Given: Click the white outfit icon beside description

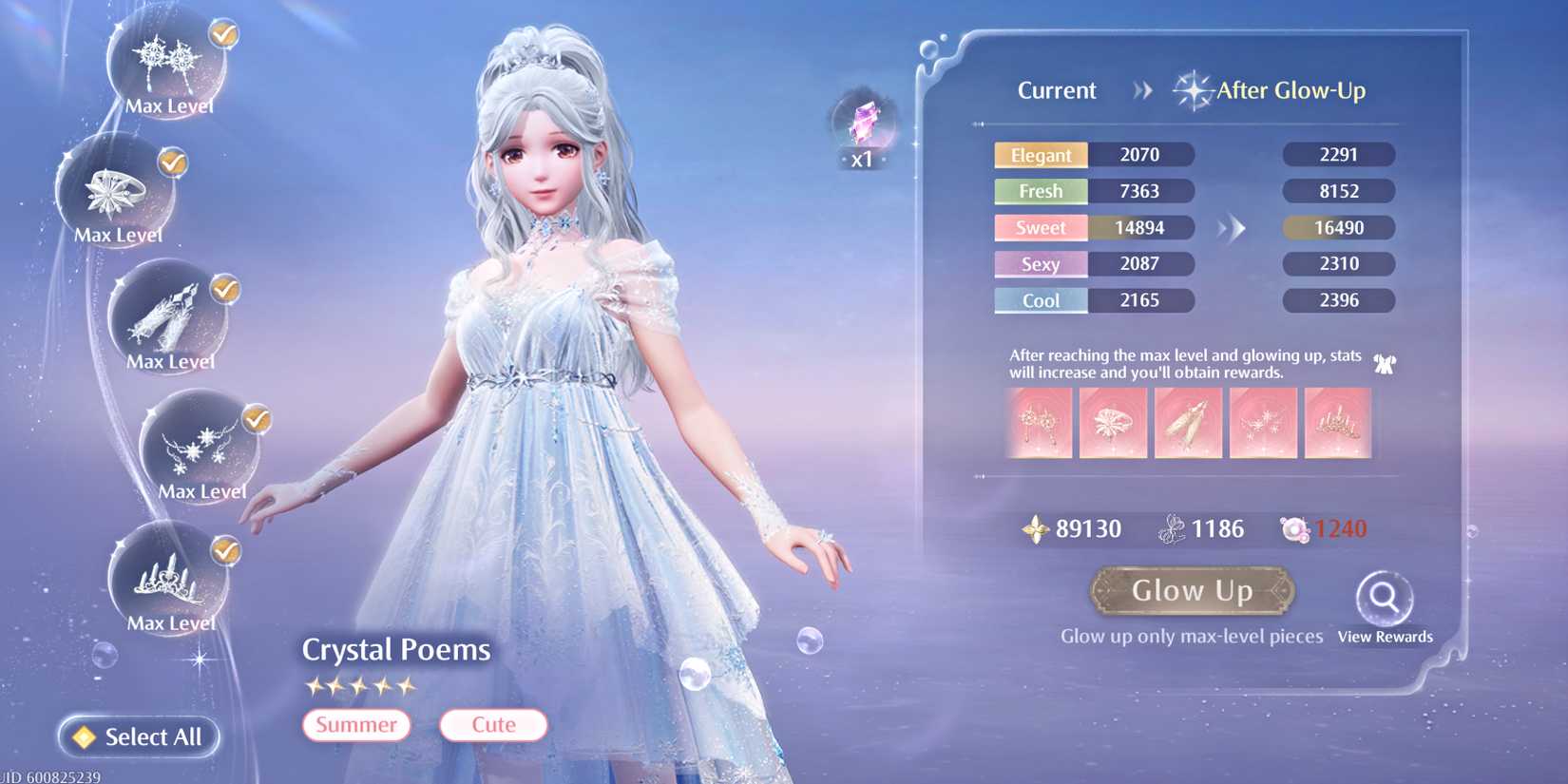Looking at the screenshot, I should coord(1385,363).
